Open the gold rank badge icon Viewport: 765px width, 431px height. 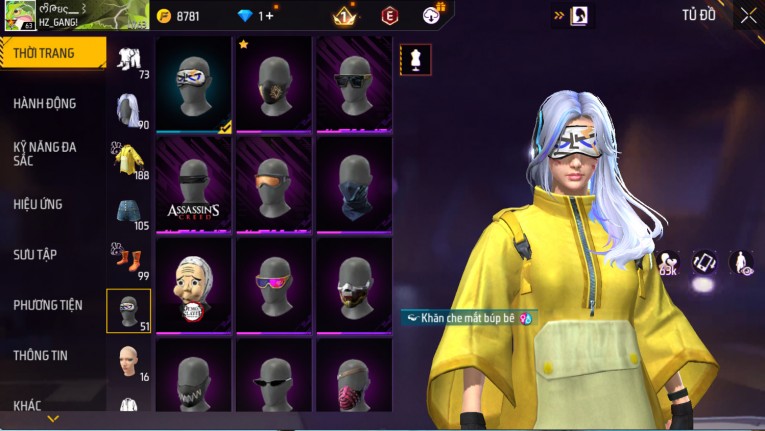[x=344, y=16]
